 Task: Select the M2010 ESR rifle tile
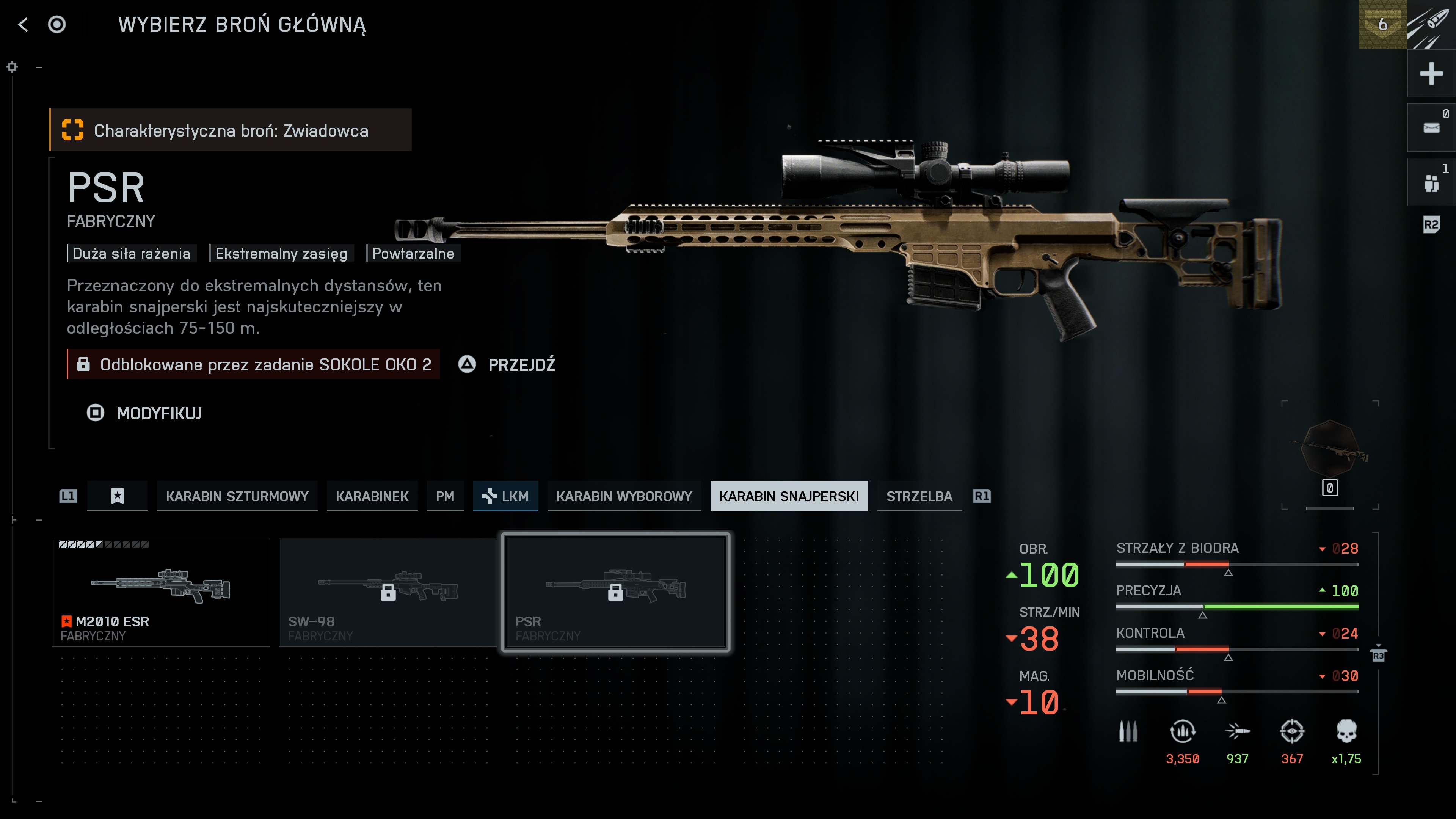(160, 592)
